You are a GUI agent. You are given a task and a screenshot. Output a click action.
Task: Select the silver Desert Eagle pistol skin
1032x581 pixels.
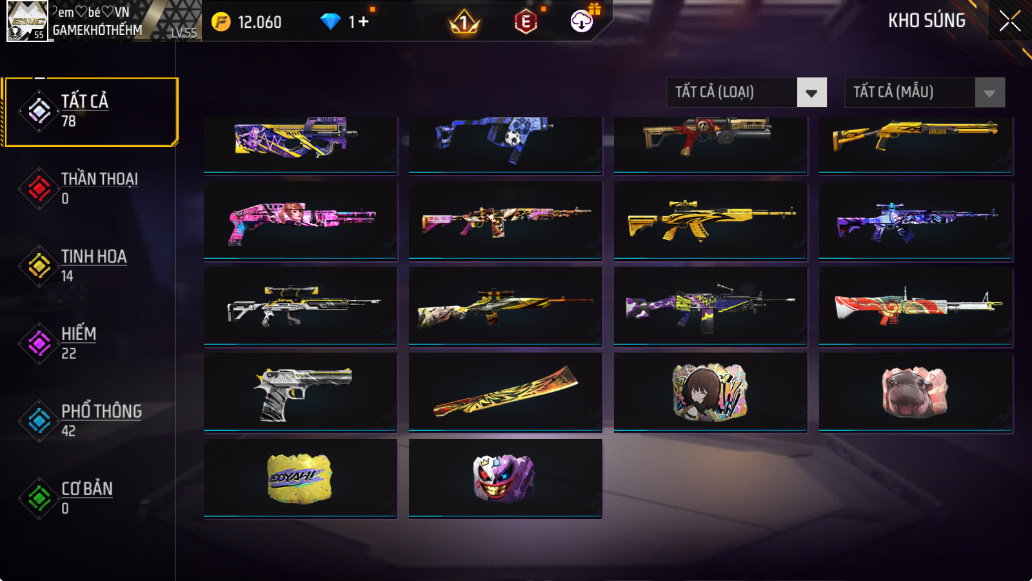[300, 390]
